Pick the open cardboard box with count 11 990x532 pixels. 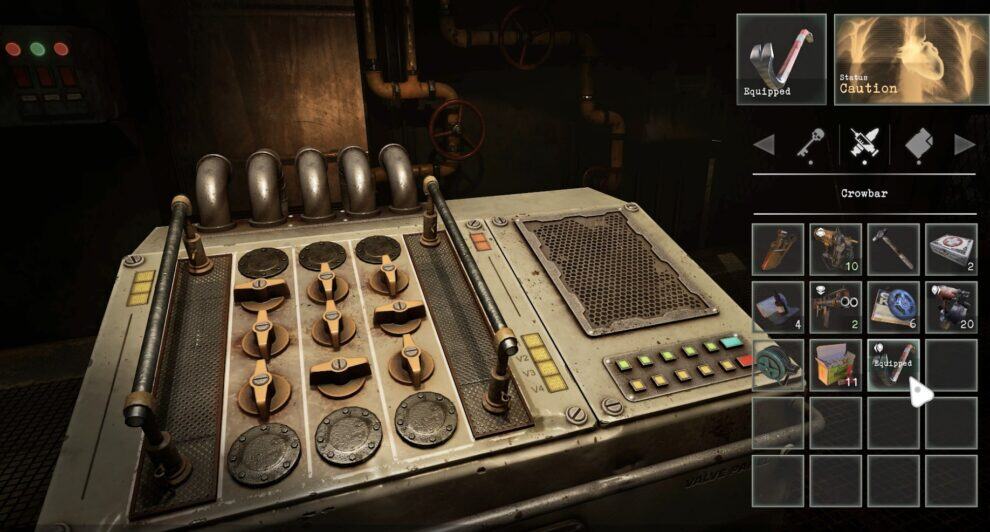(x=835, y=364)
